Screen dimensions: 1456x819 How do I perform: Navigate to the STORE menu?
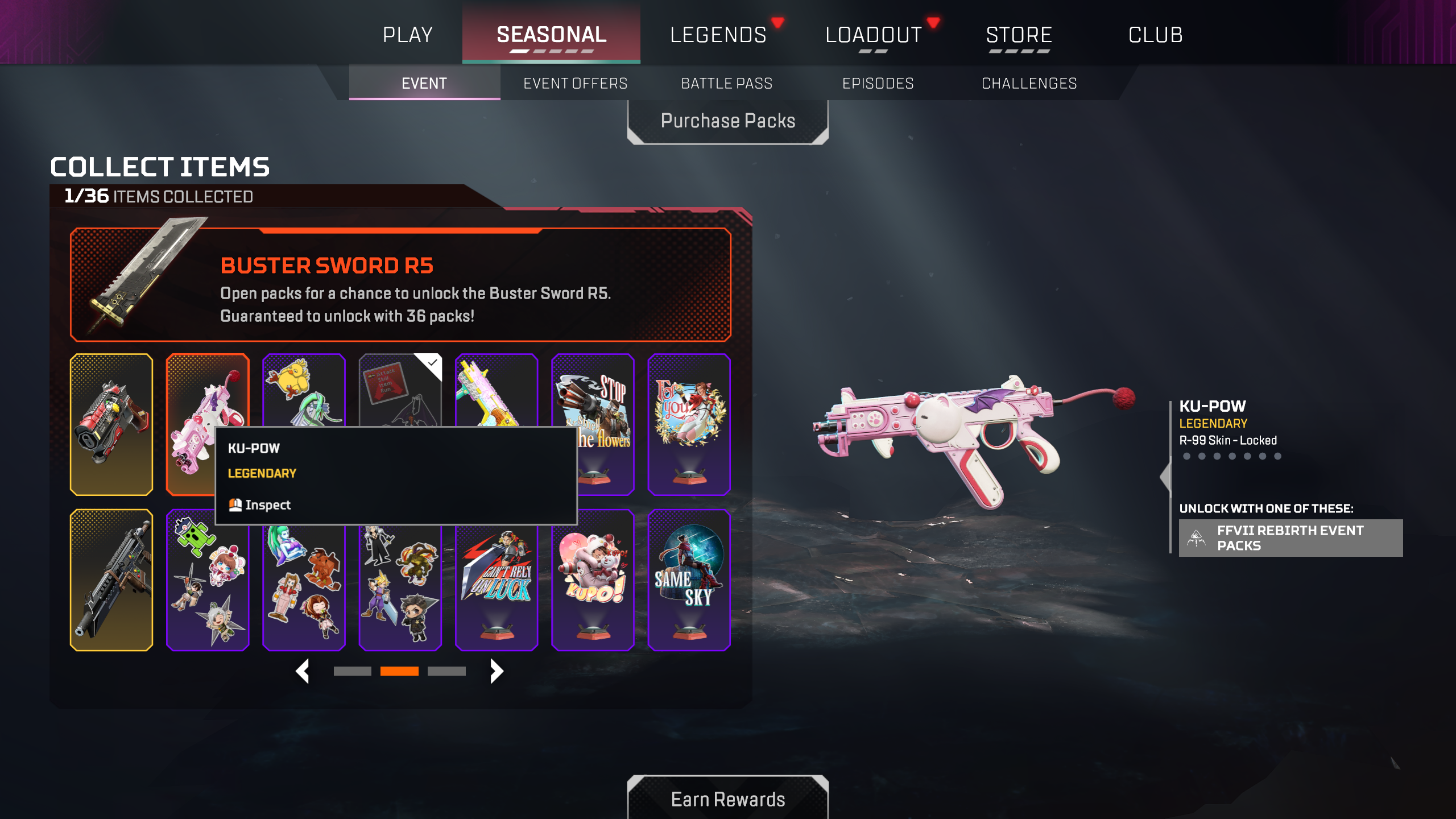point(1019,34)
